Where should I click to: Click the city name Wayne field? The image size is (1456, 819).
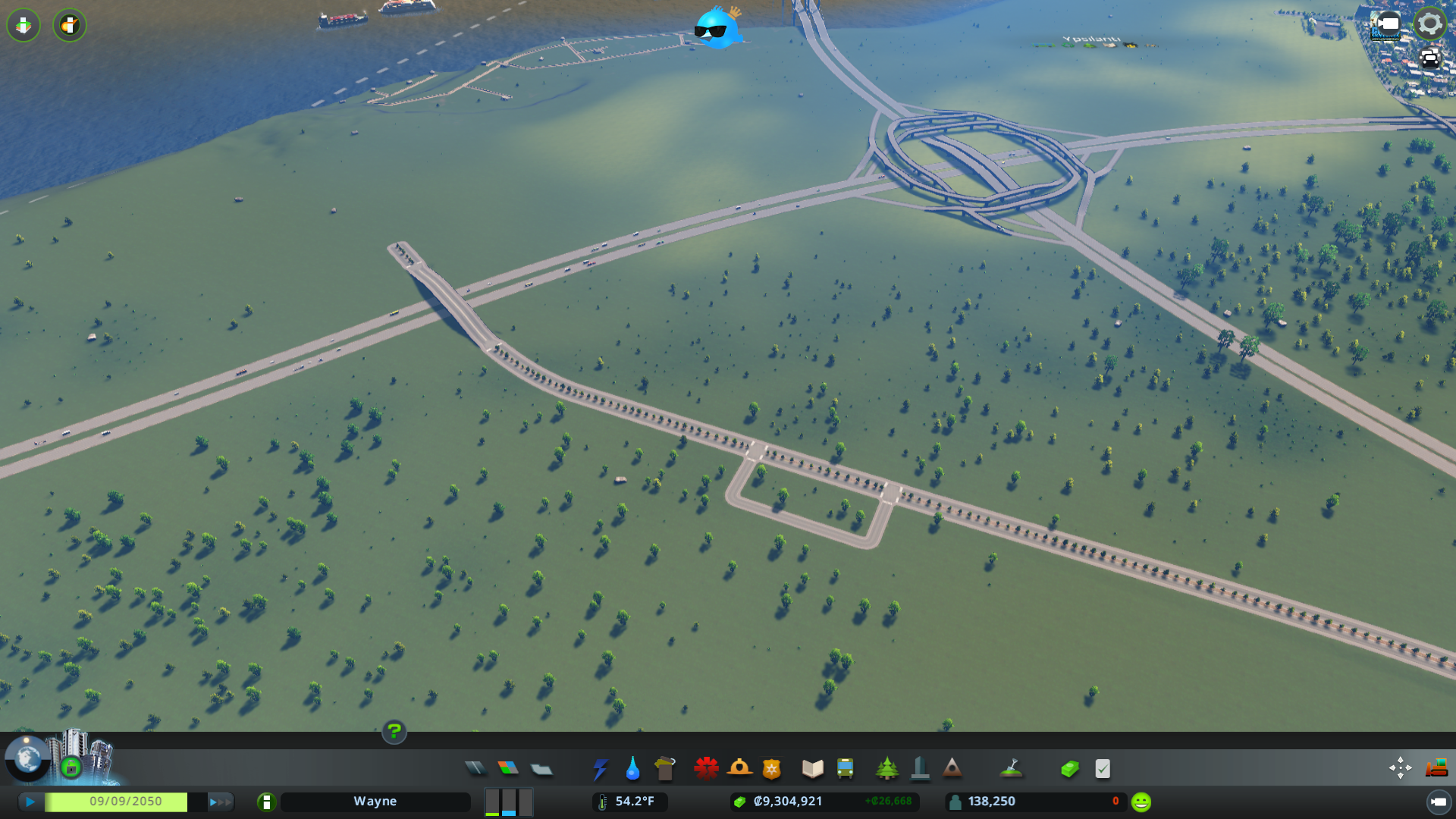tap(375, 801)
